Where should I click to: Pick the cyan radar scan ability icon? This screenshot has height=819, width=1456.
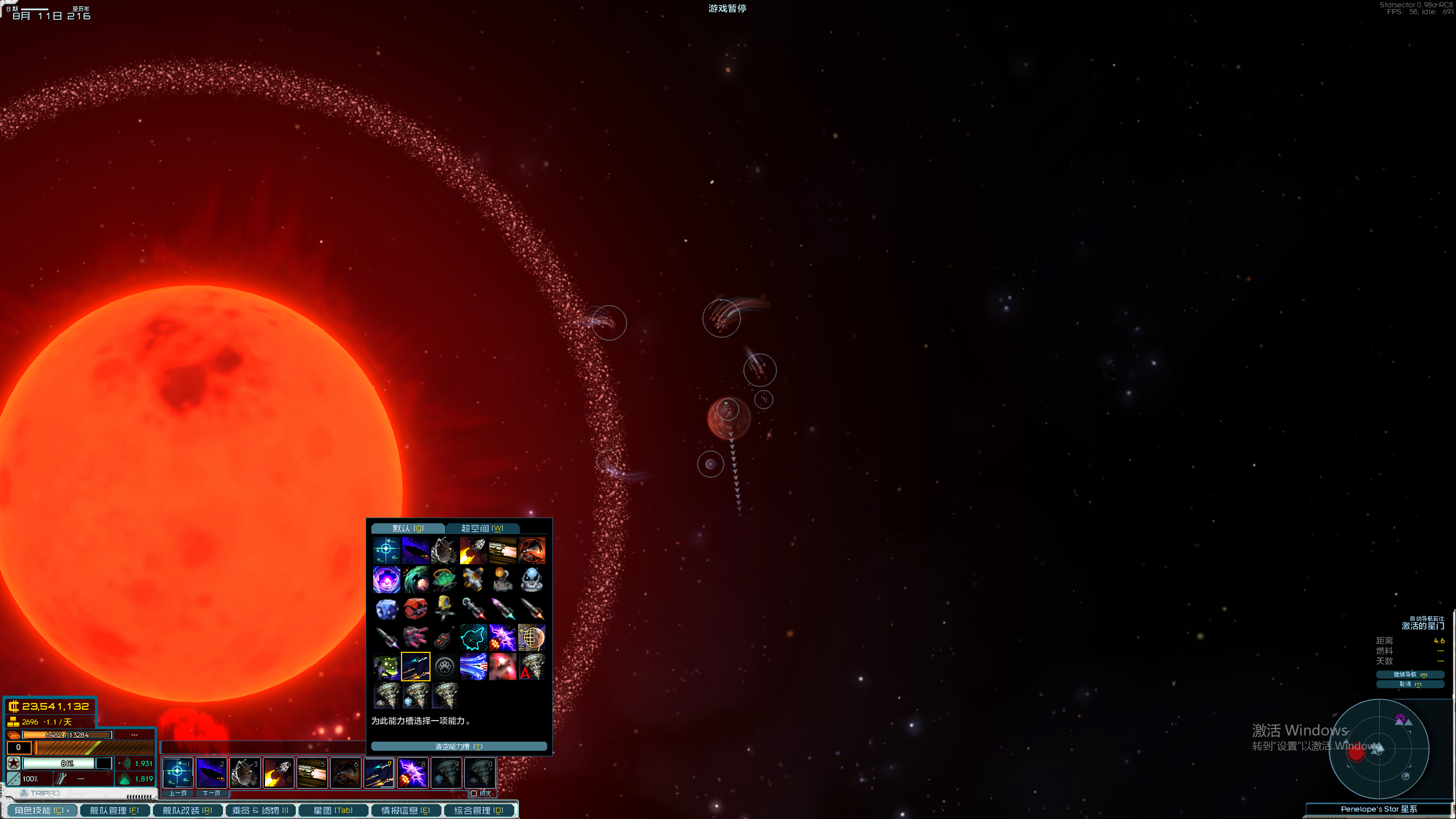pos(473,638)
